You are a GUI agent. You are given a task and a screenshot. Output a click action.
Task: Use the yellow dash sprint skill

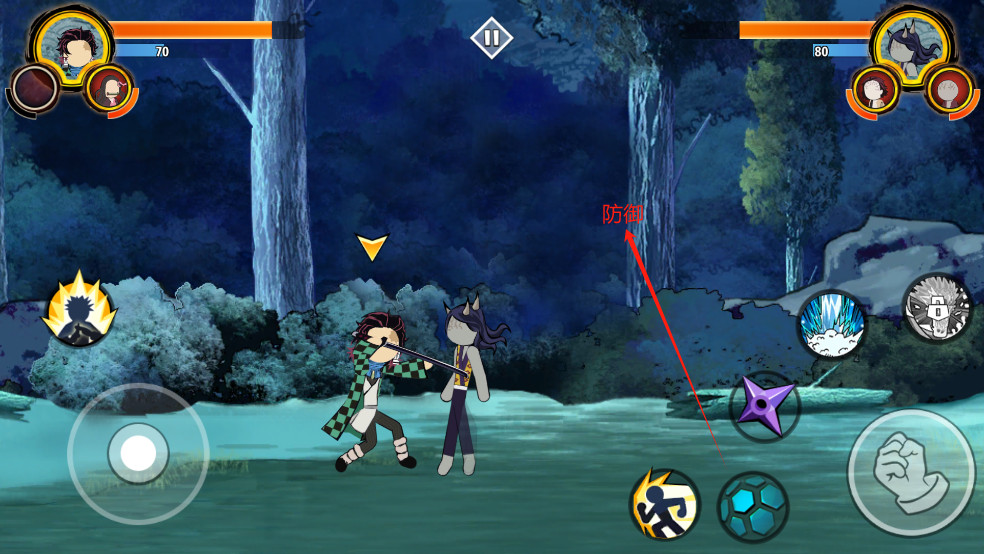click(x=664, y=504)
